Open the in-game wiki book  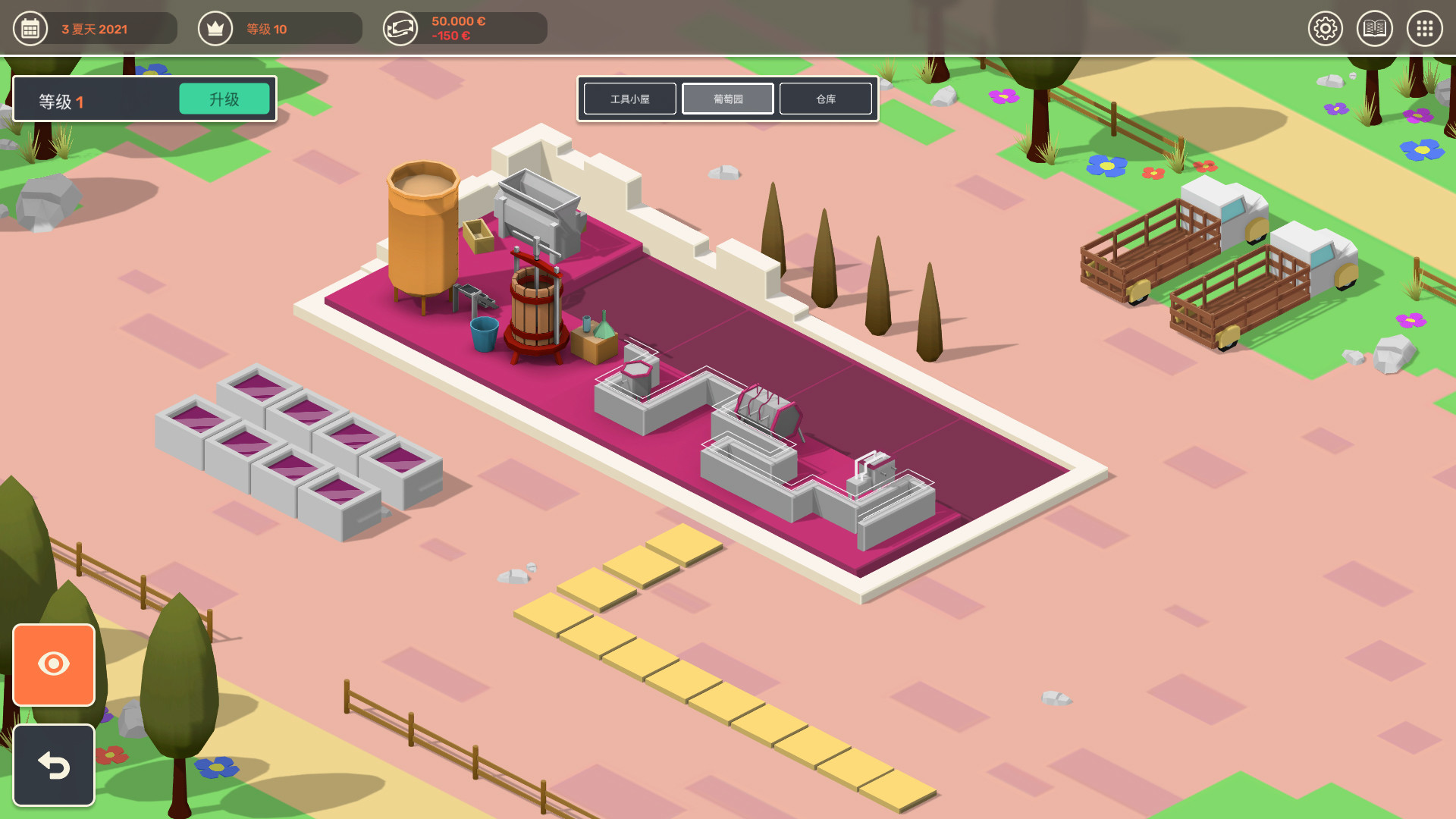(1375, 29)
